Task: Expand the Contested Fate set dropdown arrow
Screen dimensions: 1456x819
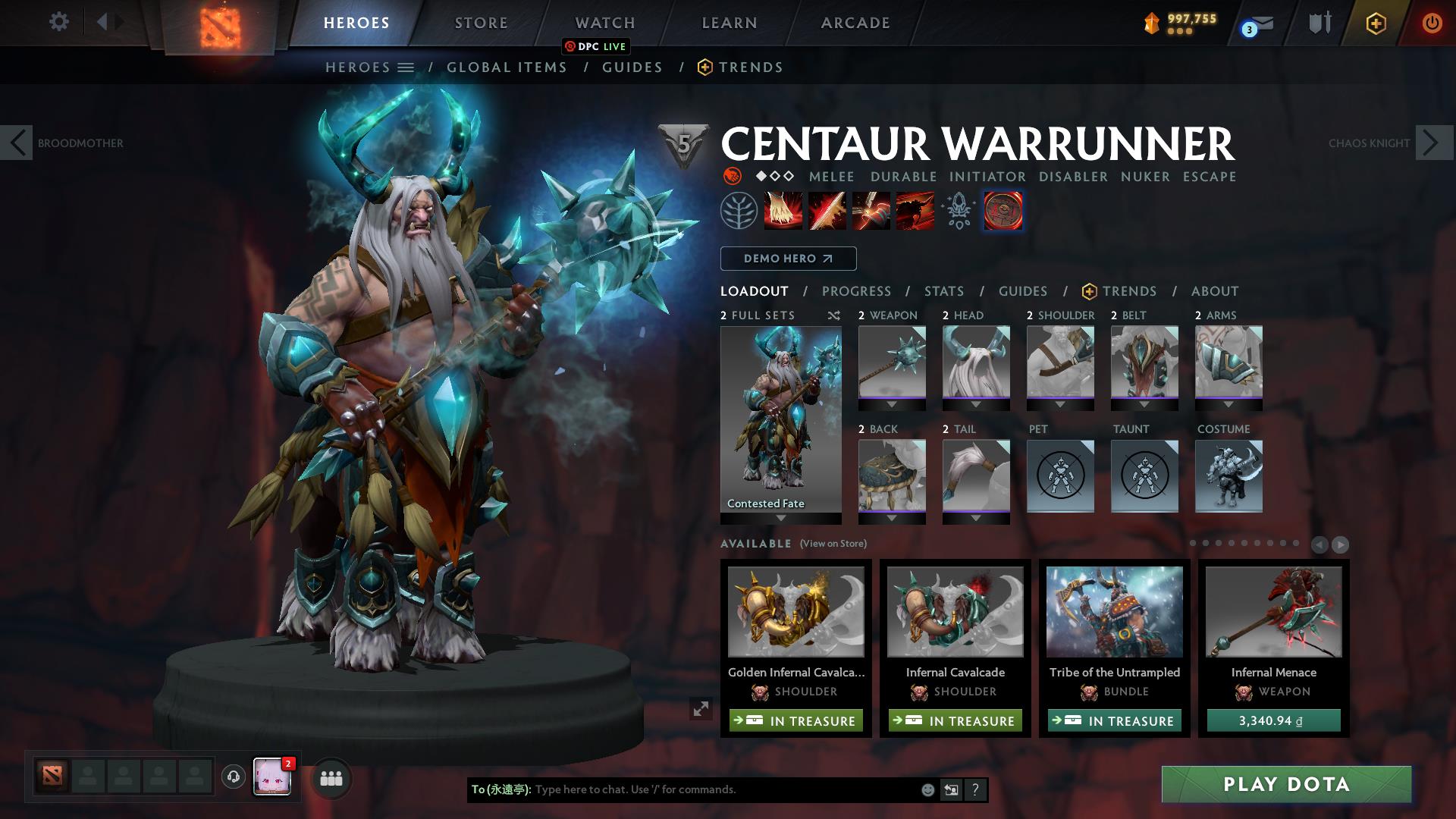Action: (780, 519)
